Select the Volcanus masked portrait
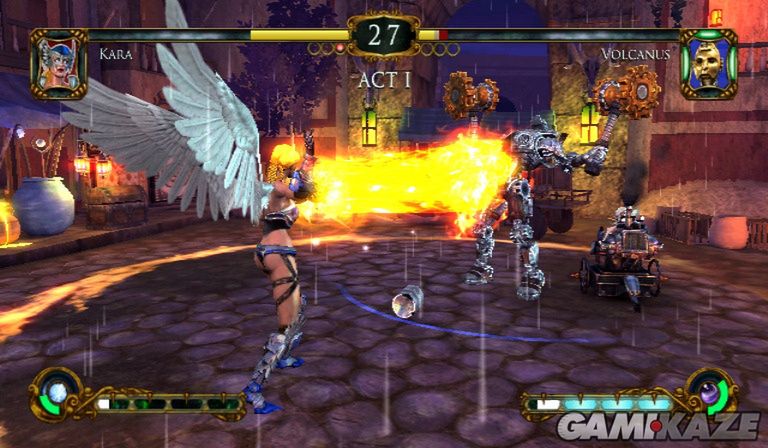Image resolution: width=768 pixels, height=448 pixels. pyautogui.click(x=709, y=63)
